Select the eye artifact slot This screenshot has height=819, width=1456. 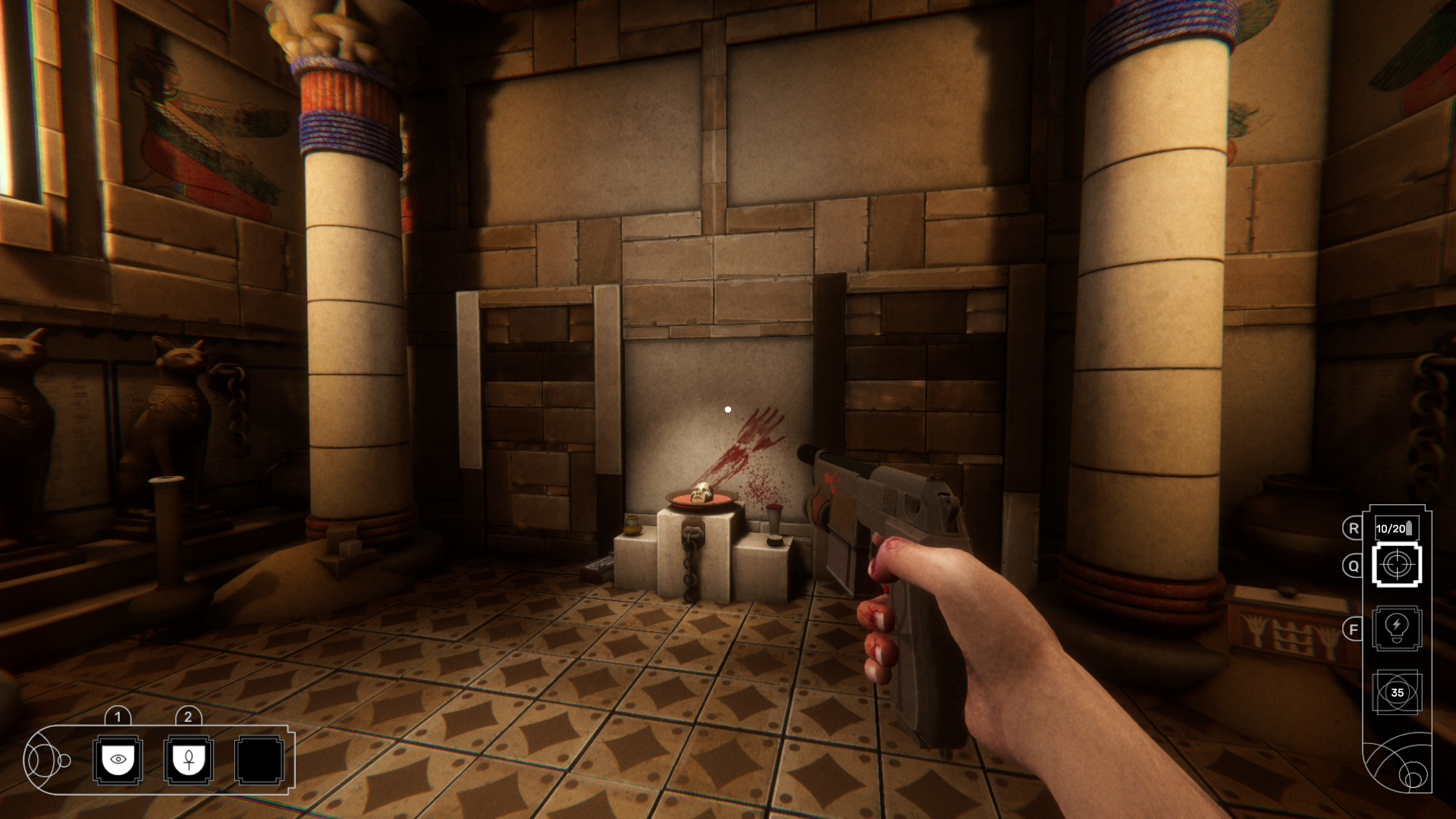(x=118, y=760)
